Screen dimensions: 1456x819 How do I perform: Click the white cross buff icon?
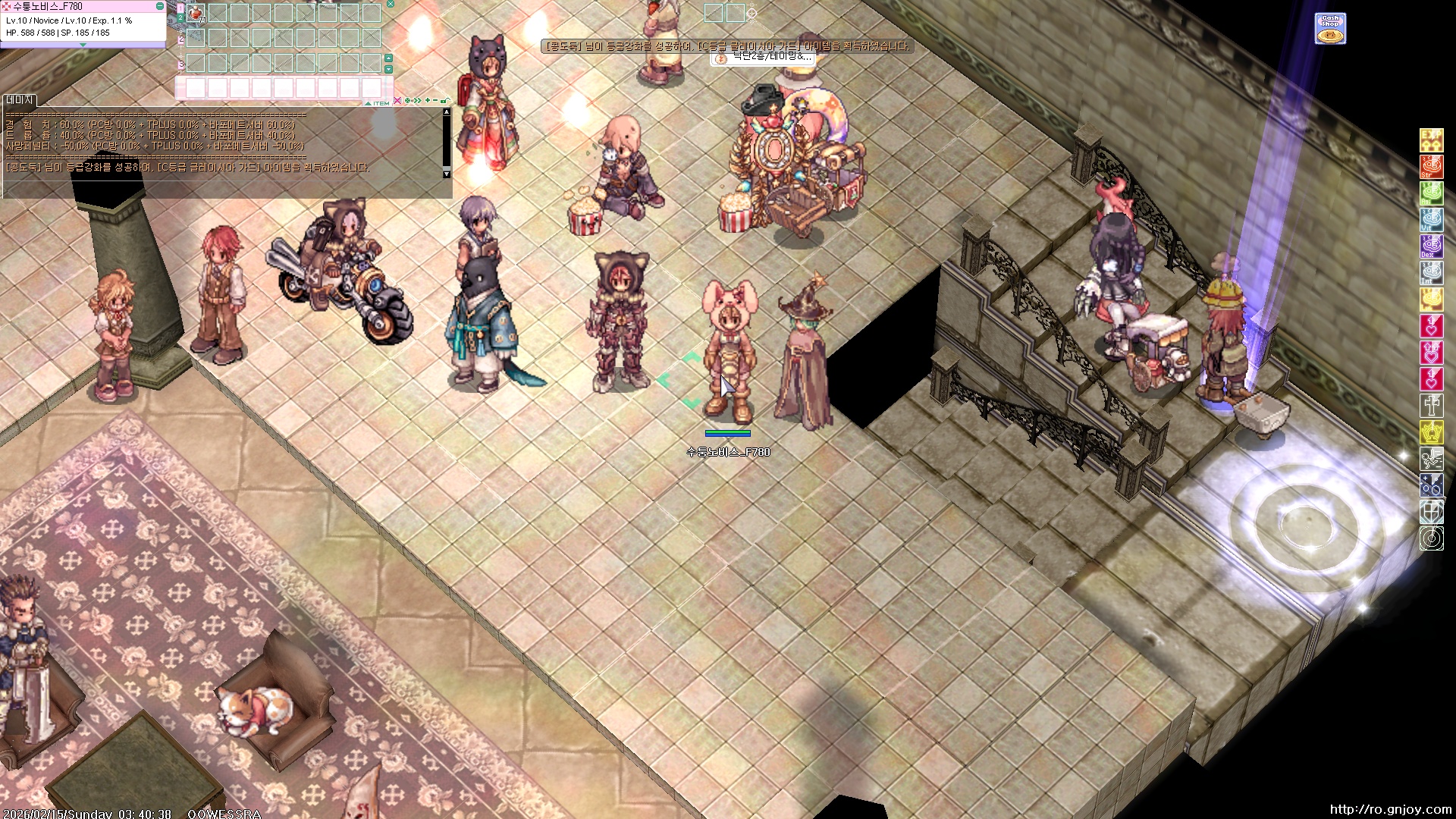1431,406
